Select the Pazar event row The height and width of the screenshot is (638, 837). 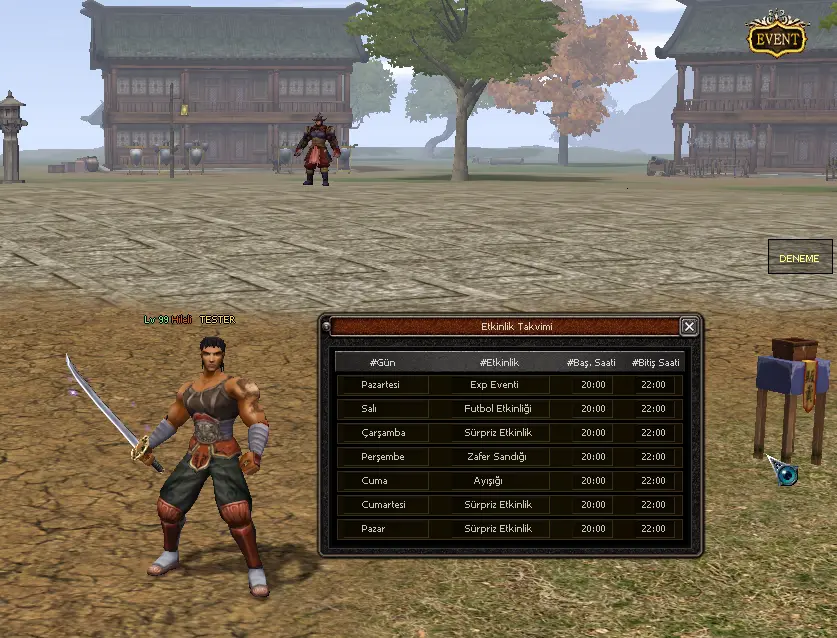coord(509,529)
